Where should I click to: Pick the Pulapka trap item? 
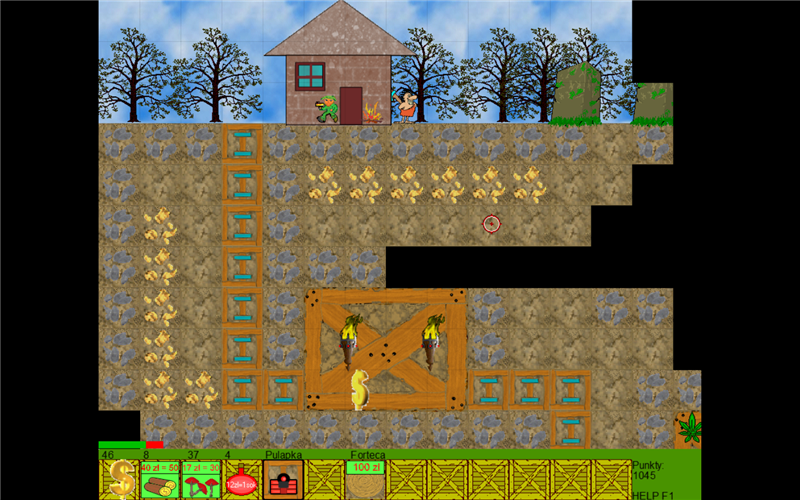point(283,479)
